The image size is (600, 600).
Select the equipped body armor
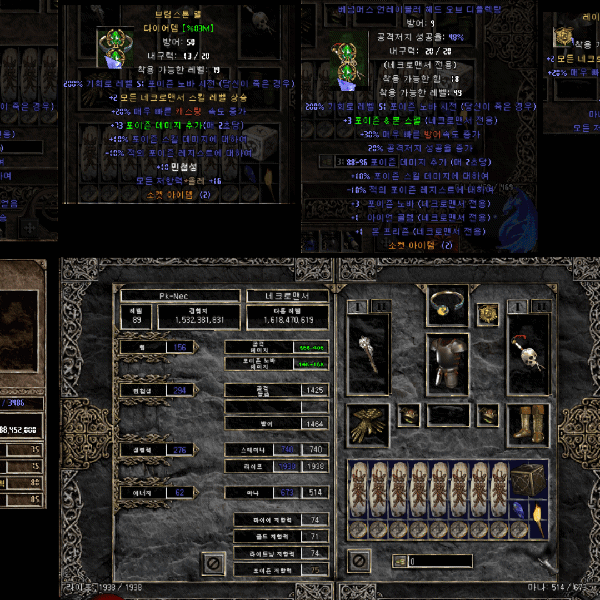[x=446, y=362]
